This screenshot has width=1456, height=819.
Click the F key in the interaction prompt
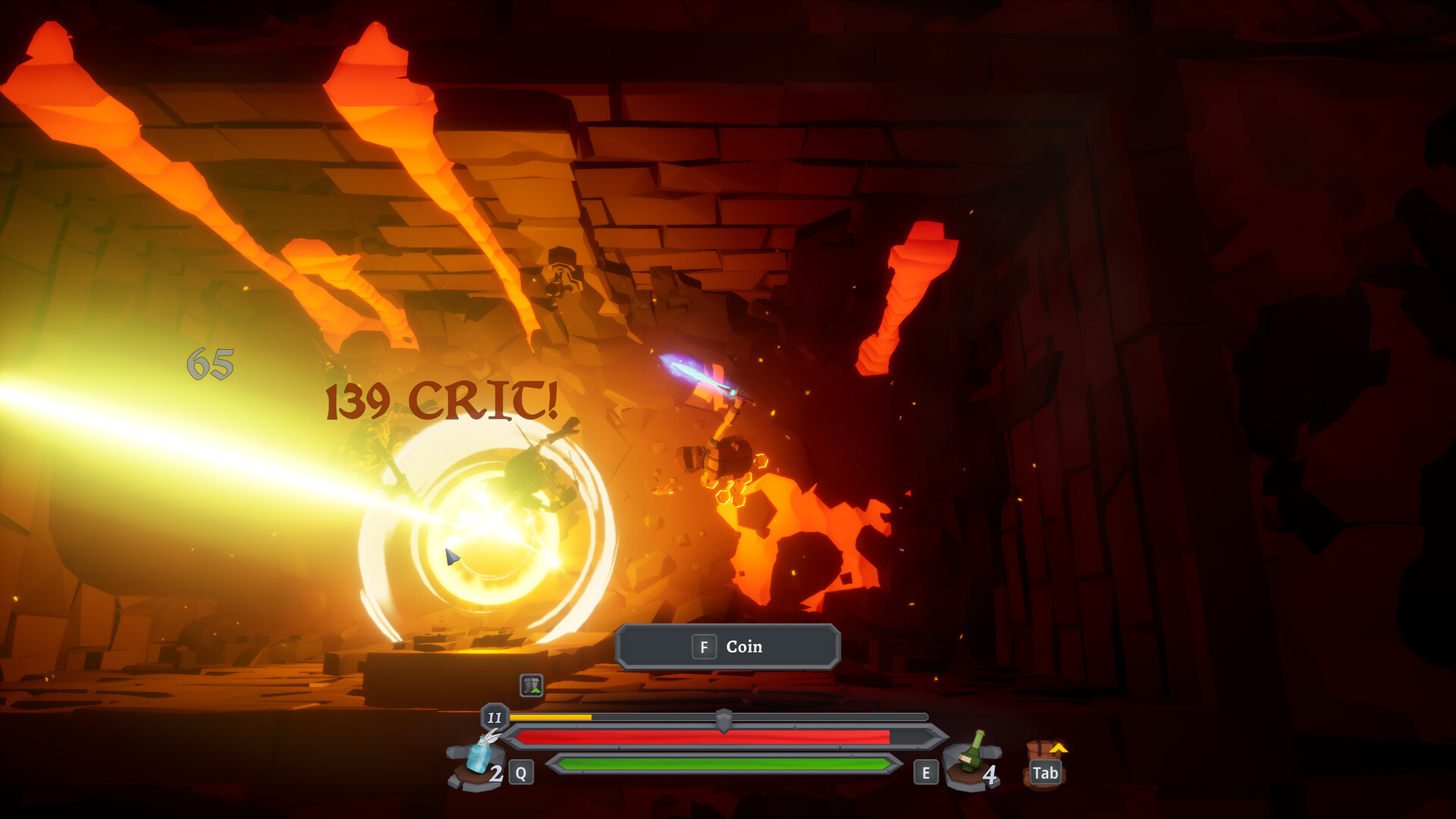point(704,647)
